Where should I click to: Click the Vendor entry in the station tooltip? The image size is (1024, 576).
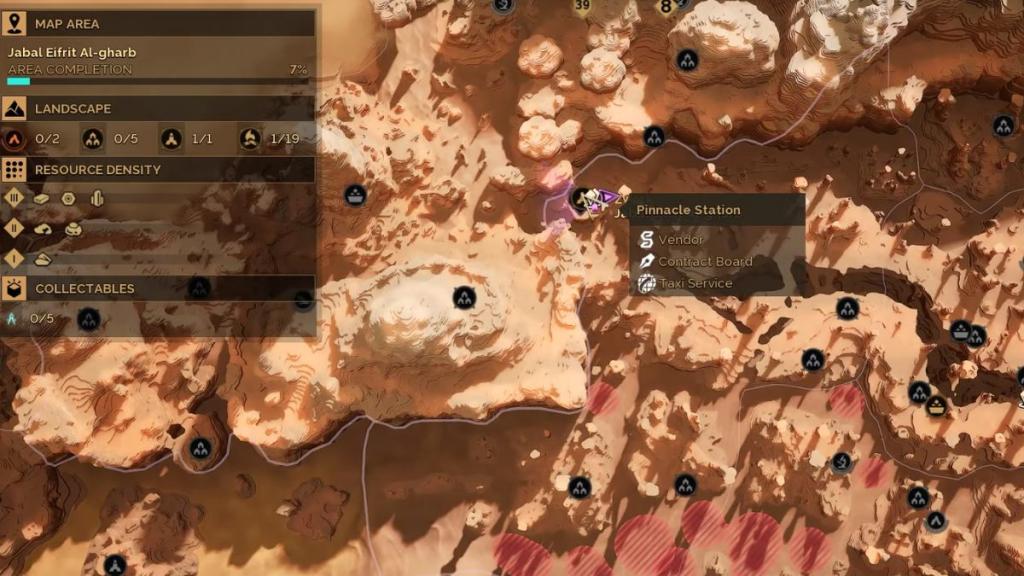(680, 240)
